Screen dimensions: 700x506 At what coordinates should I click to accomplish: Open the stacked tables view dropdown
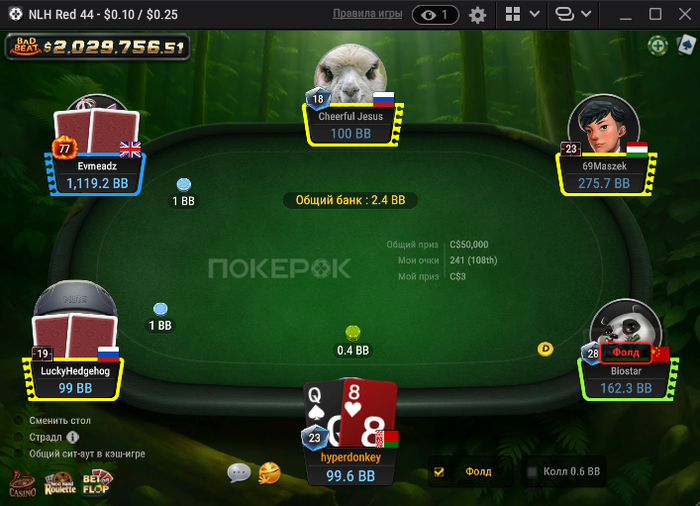pyautogui.click(x=574, y=15)
